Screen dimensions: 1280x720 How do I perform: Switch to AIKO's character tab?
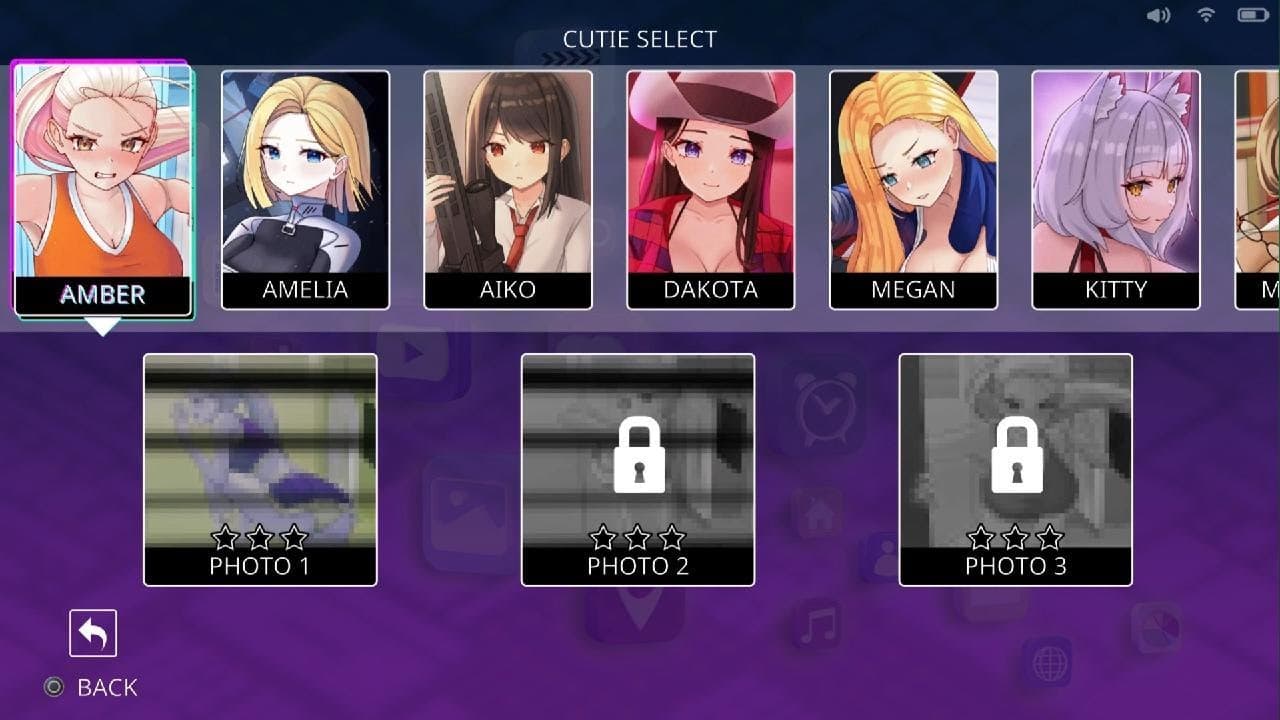pyautogui.click(x=509, y=187)
